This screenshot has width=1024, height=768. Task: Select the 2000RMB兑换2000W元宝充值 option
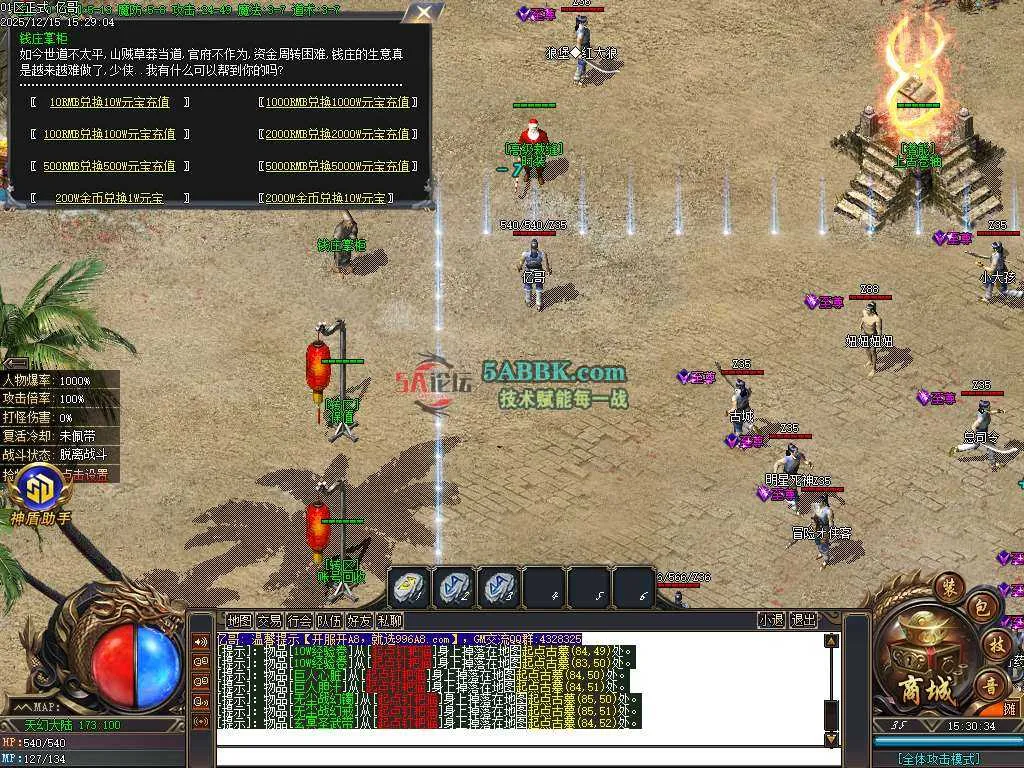pos(337,134)
